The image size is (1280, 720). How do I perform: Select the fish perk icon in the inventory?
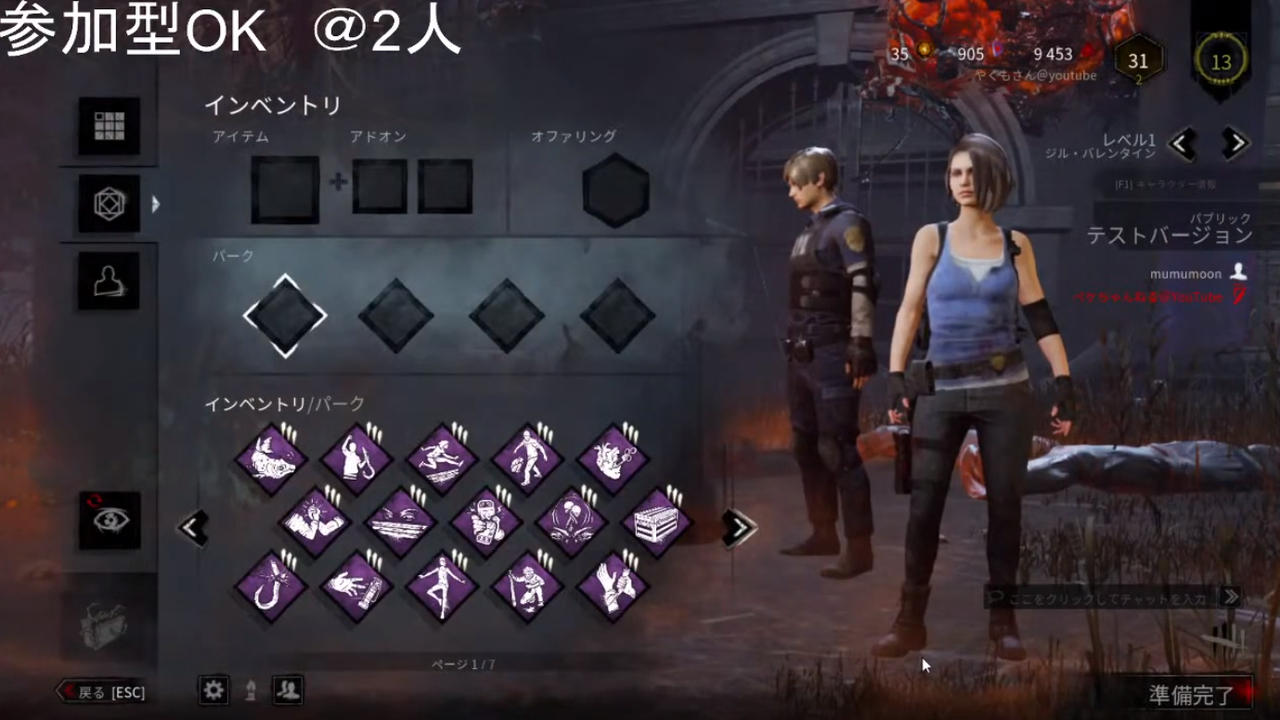click(x=270, y=455)
